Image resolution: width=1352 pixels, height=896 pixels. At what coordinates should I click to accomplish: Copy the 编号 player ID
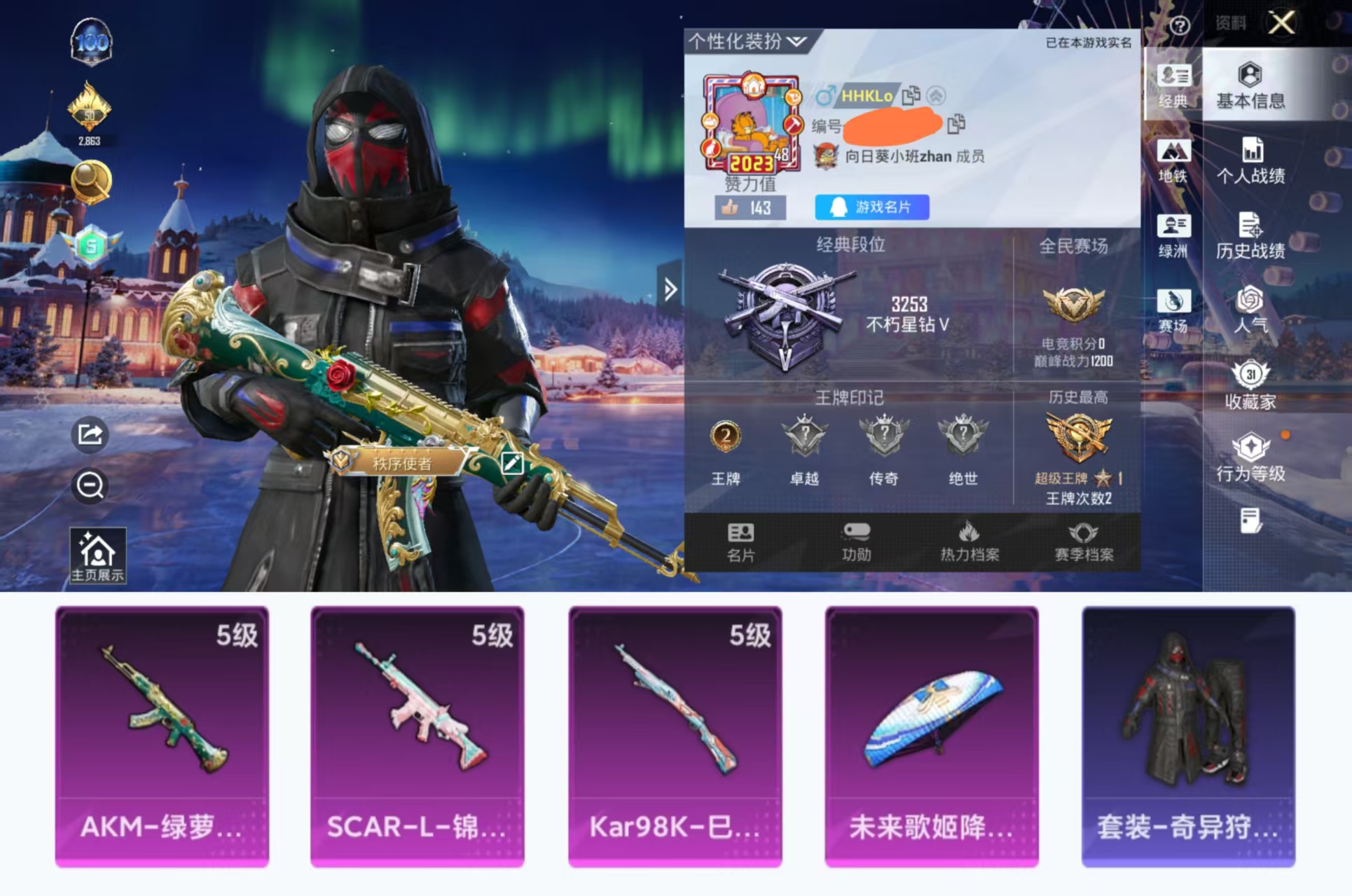click(x=956, y=126)
